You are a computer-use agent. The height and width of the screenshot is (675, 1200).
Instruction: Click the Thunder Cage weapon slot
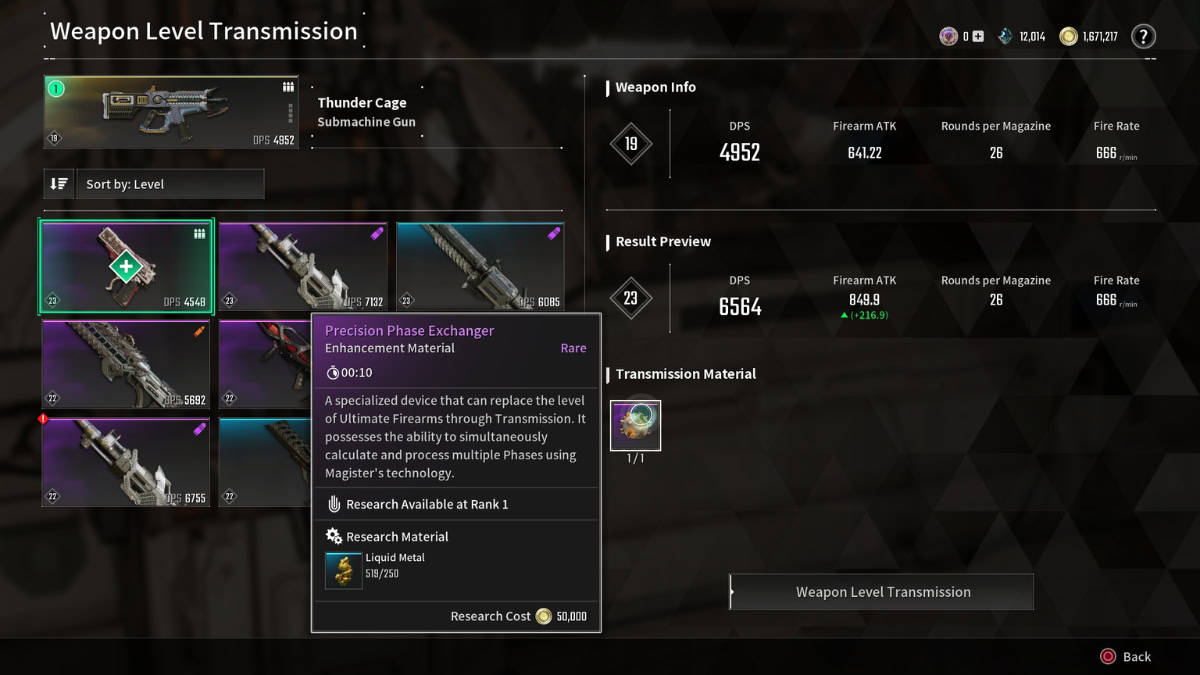[x=171, y=112]
